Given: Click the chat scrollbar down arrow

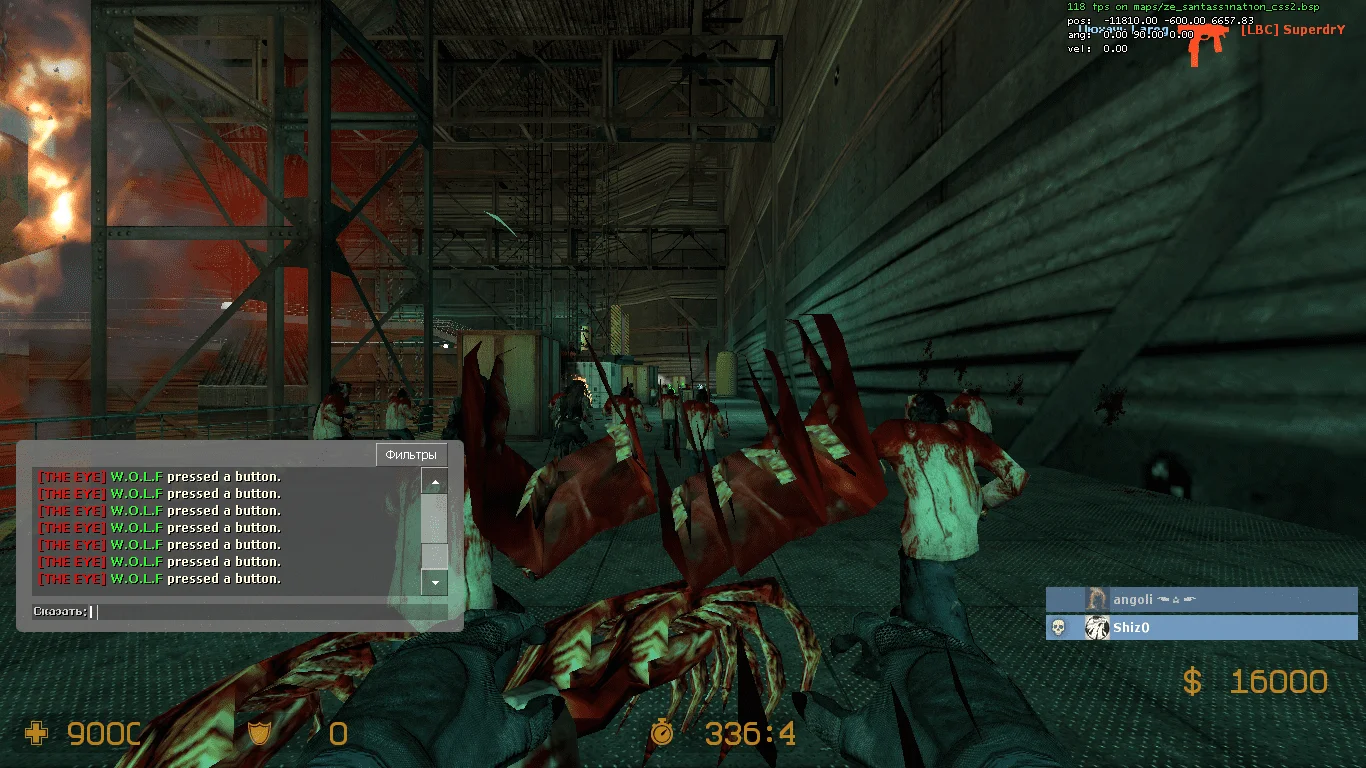Looking at the screenshot, I should point(434,581).
